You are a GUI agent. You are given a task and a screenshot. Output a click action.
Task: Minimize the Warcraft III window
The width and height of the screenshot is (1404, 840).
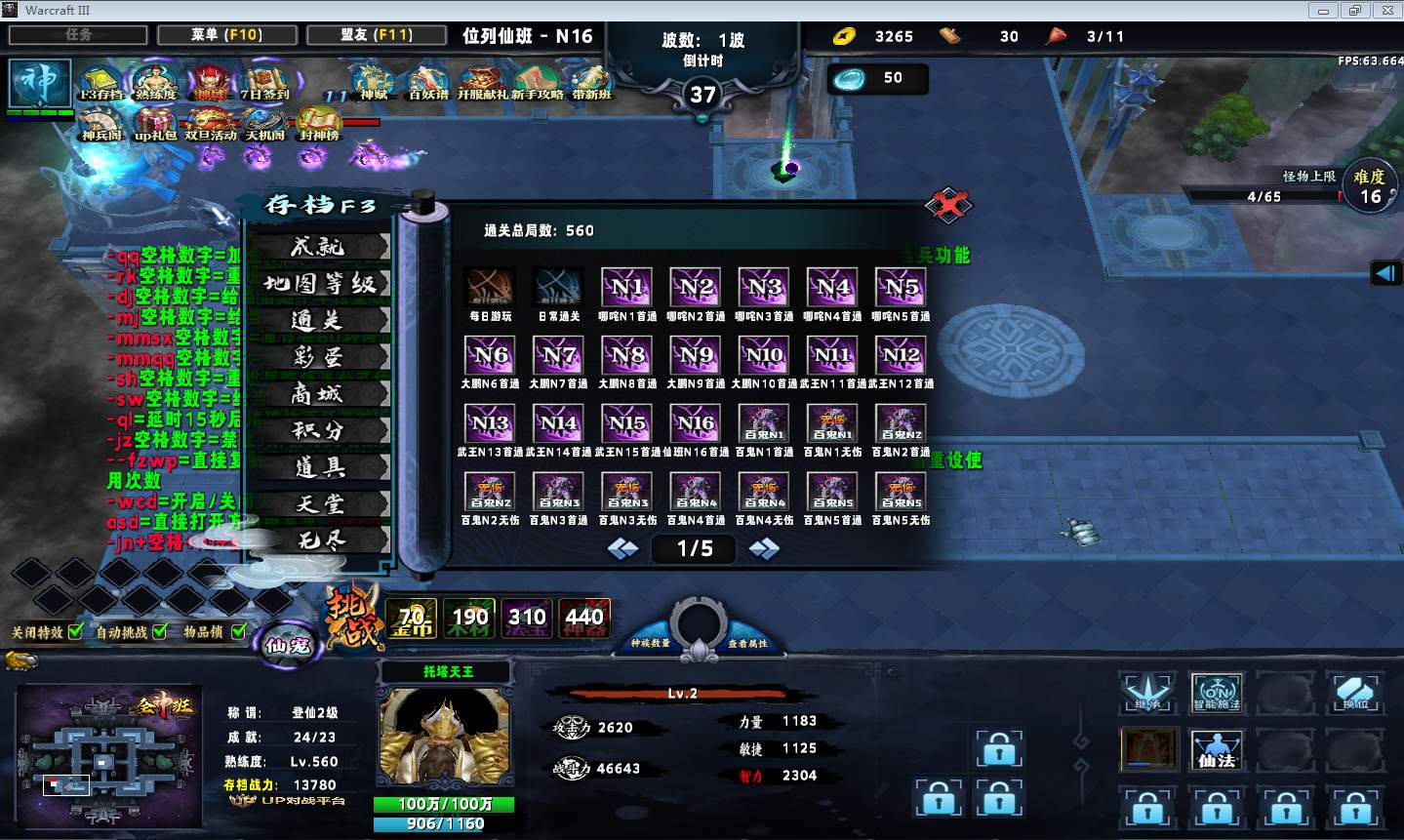tap(1324, 11)
